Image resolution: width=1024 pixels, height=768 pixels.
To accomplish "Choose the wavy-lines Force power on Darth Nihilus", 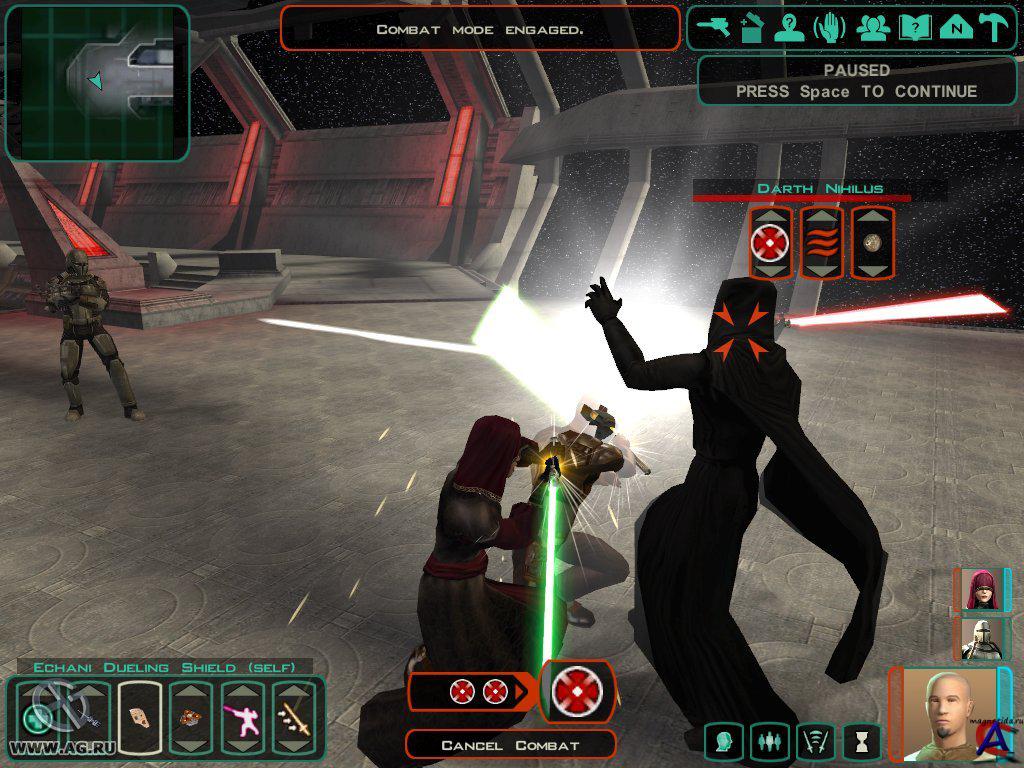I will click(821, 243).
